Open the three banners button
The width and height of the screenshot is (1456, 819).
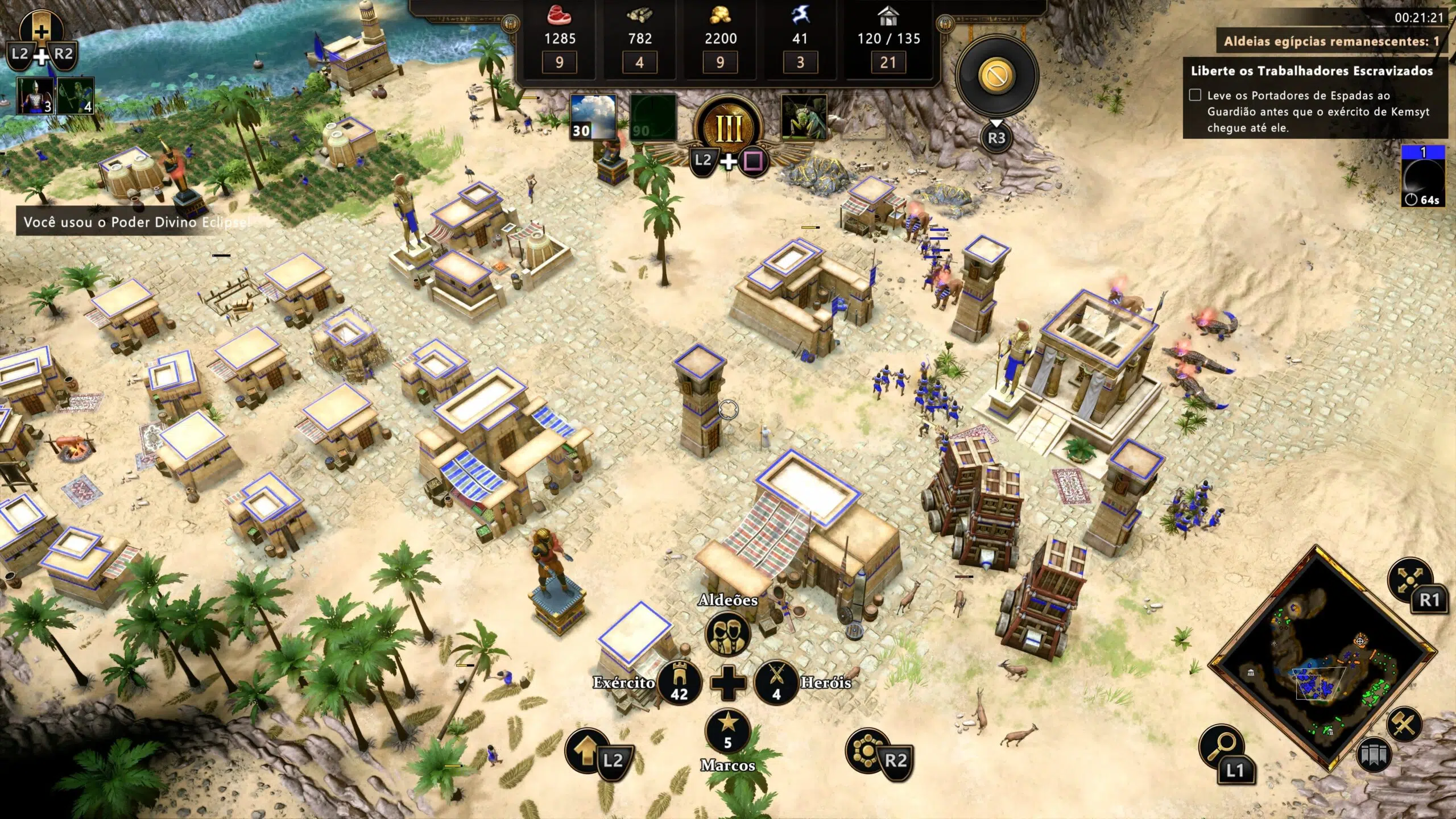pyautogui.click(x=1373, y=756)
